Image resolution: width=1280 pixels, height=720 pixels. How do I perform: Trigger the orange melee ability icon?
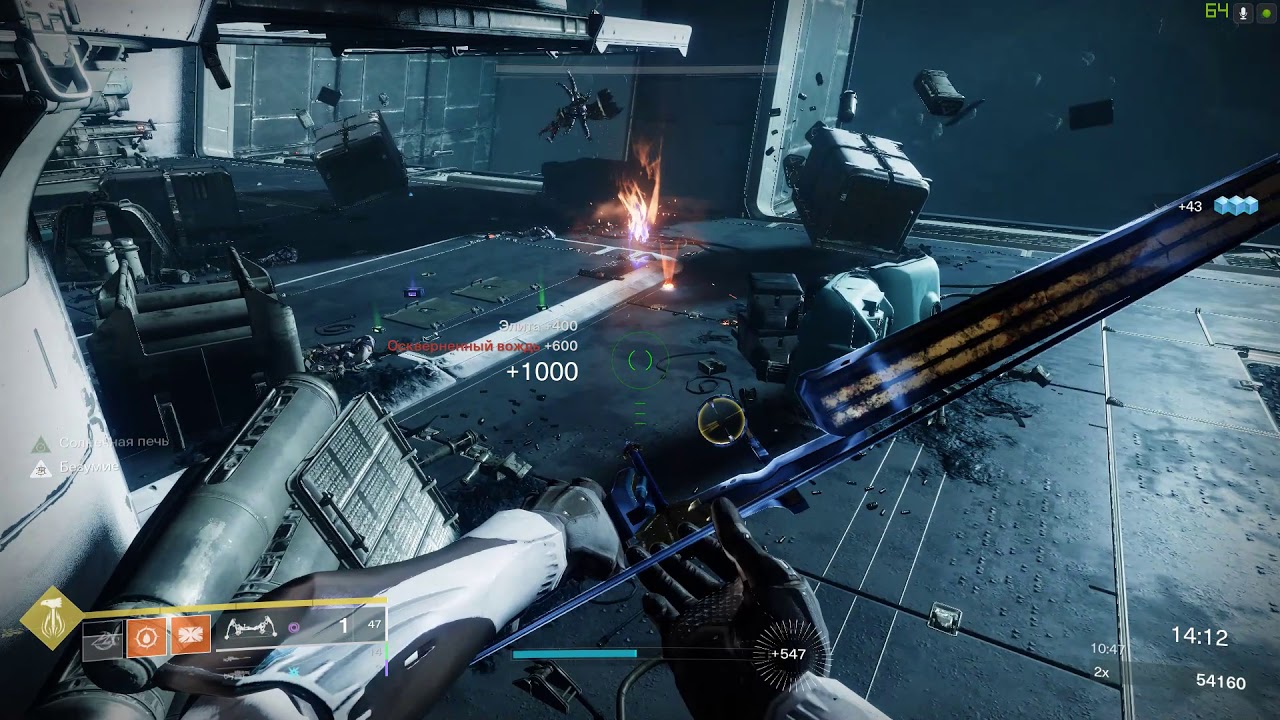coord(190,636)
